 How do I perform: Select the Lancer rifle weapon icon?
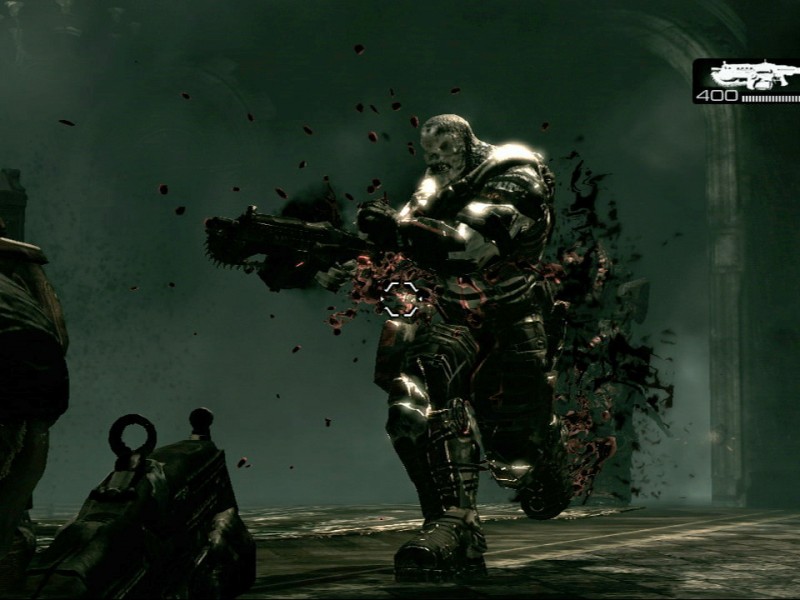coord(752,74)
